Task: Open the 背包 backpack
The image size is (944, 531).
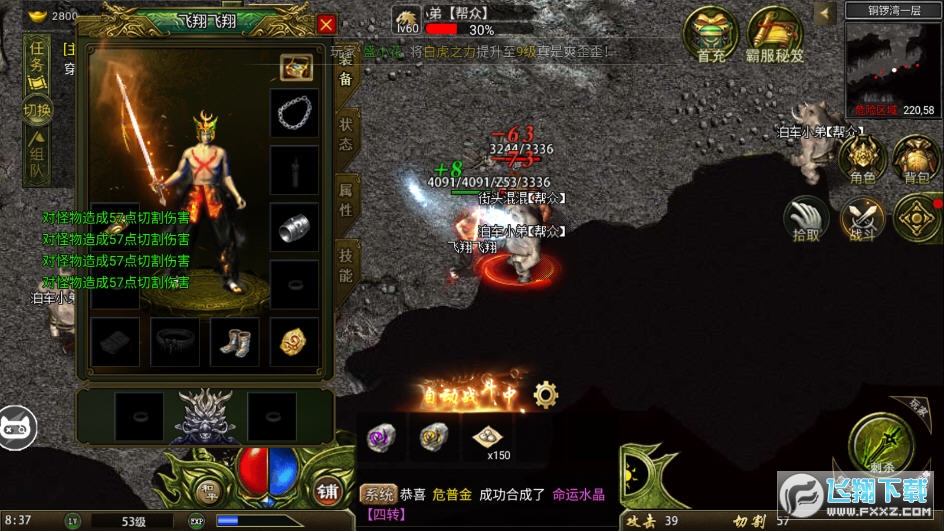Action: pos(915,160)
